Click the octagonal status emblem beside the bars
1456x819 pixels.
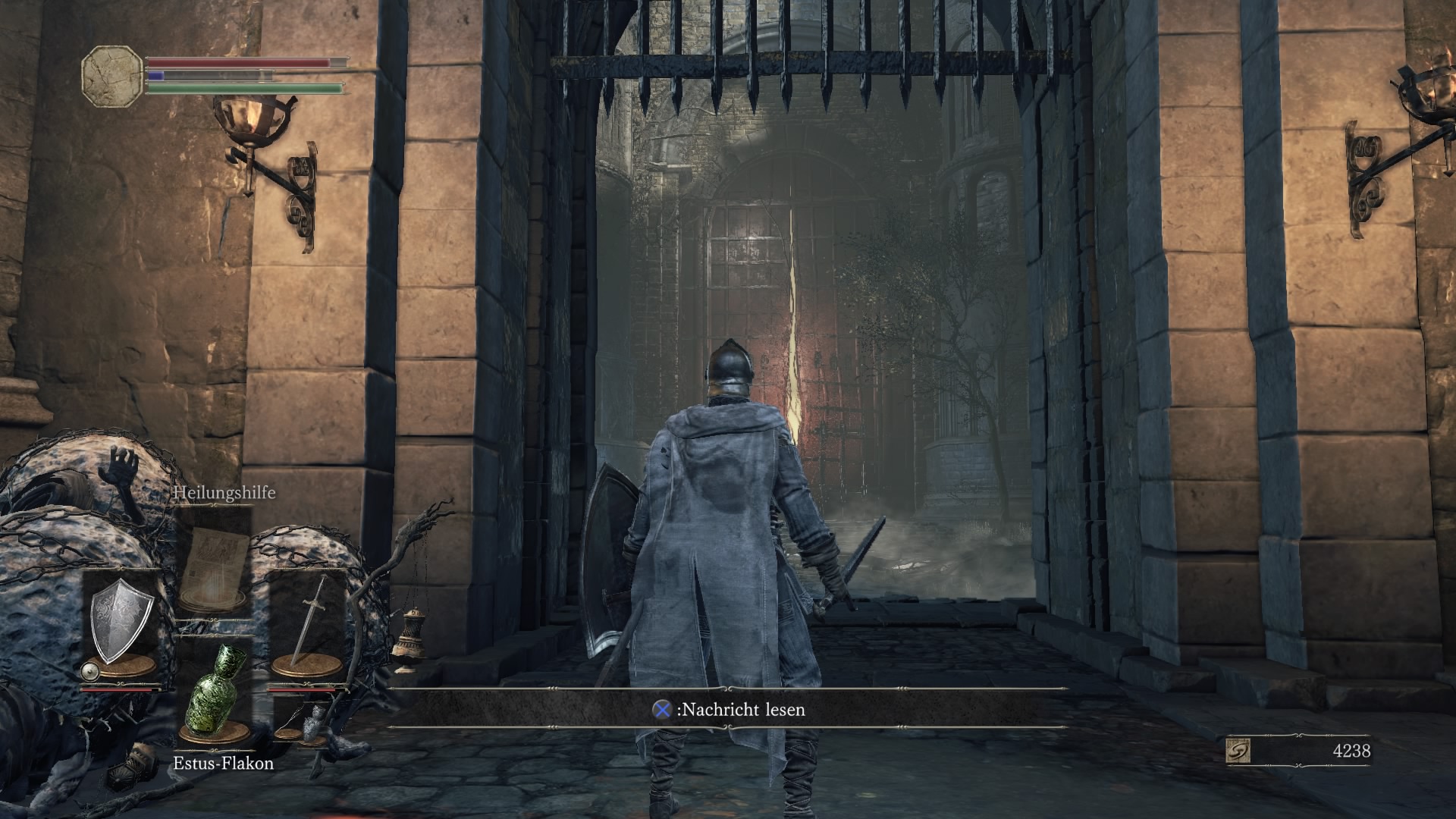112,75
